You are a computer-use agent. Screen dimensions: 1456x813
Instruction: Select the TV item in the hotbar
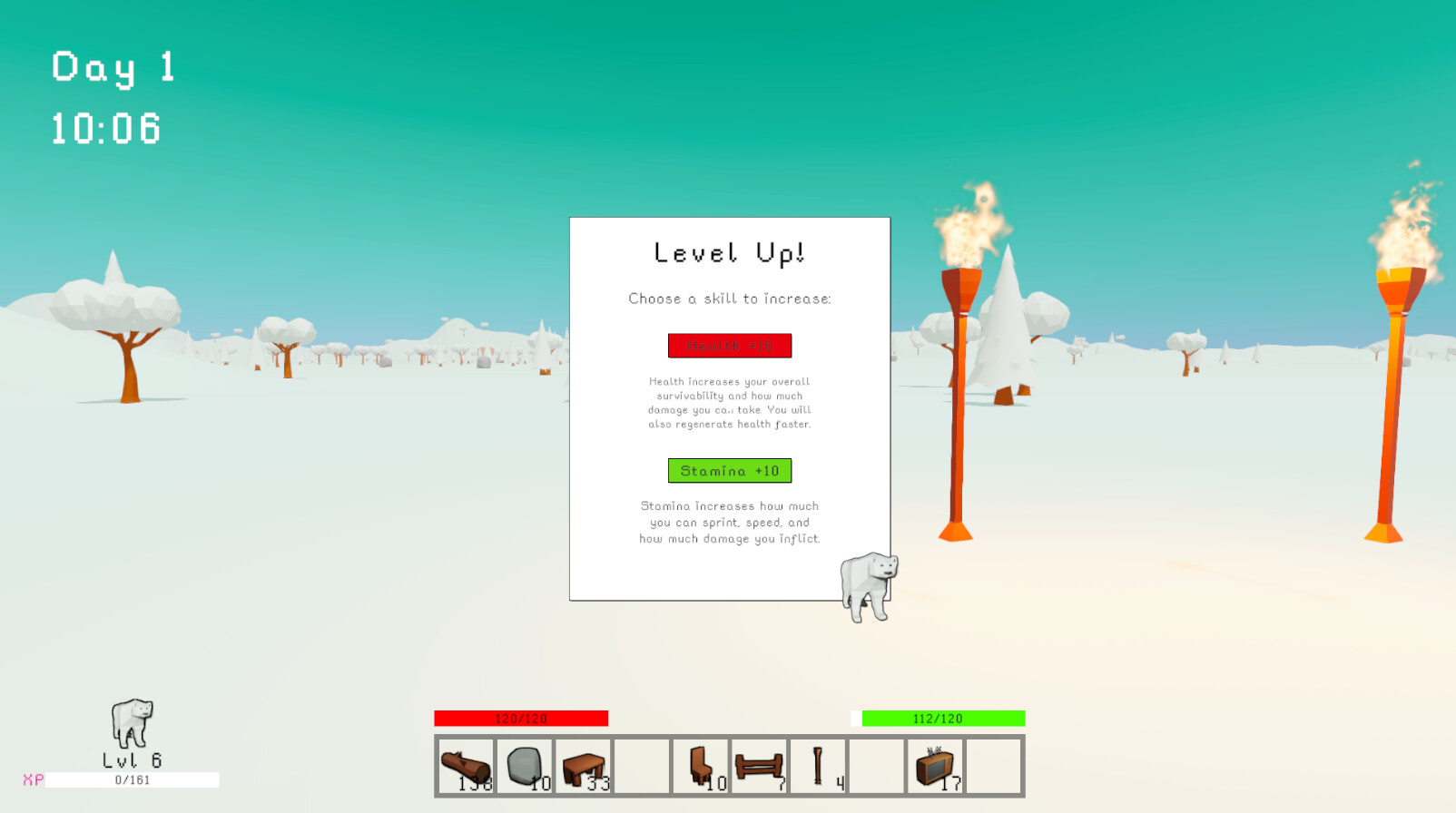click(x=934, y=765)
